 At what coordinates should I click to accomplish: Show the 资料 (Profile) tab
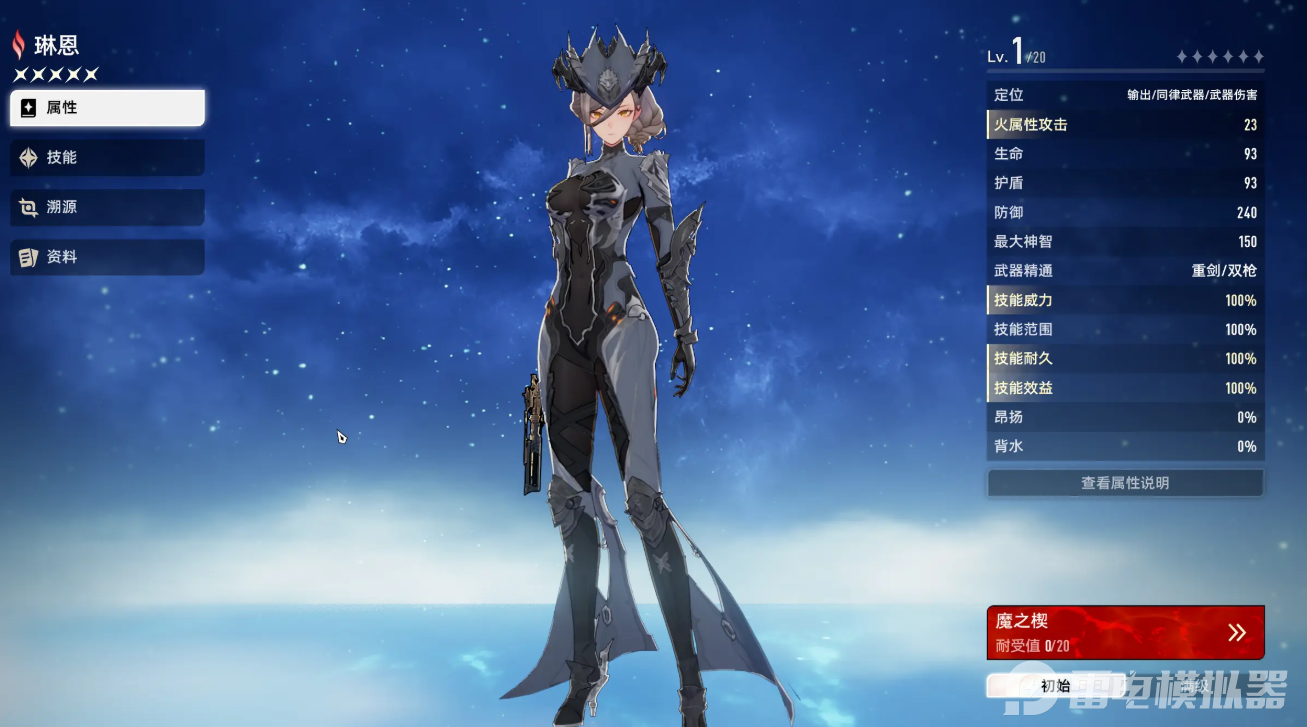(107, 257)
